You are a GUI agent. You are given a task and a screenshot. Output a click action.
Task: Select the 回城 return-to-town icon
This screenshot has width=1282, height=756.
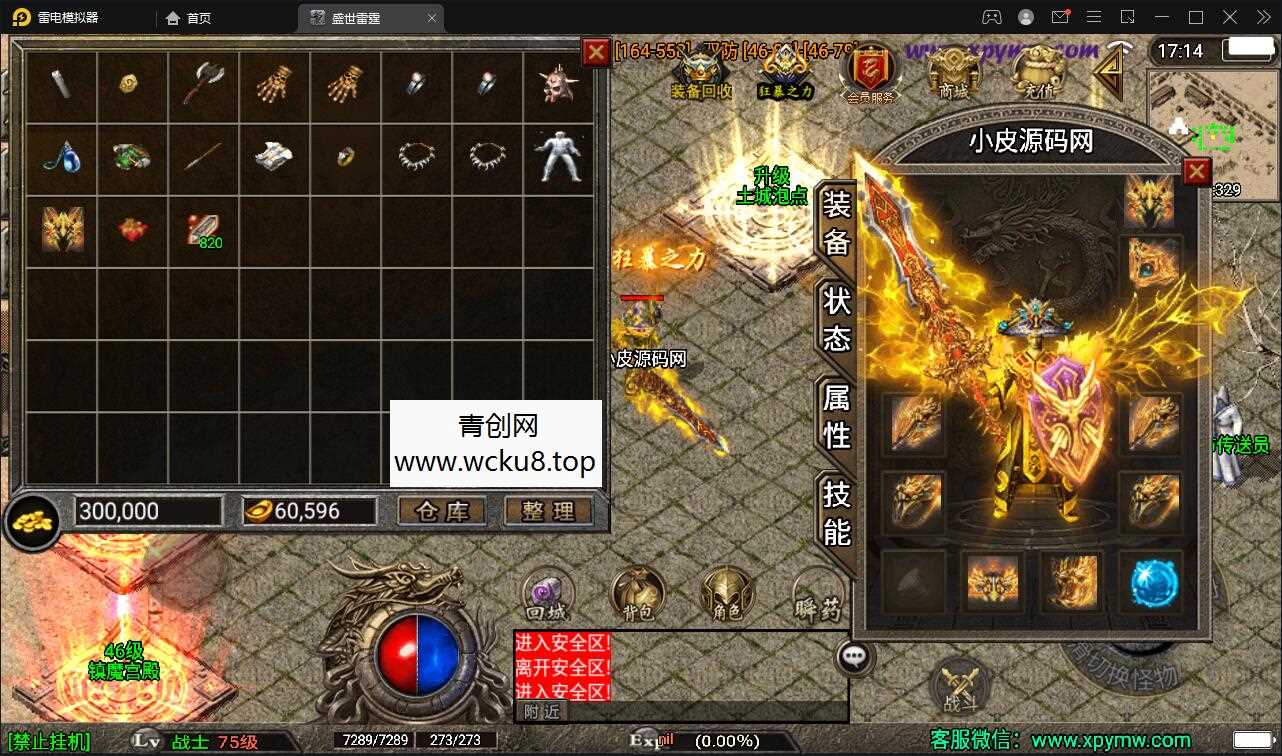point(545,594)
